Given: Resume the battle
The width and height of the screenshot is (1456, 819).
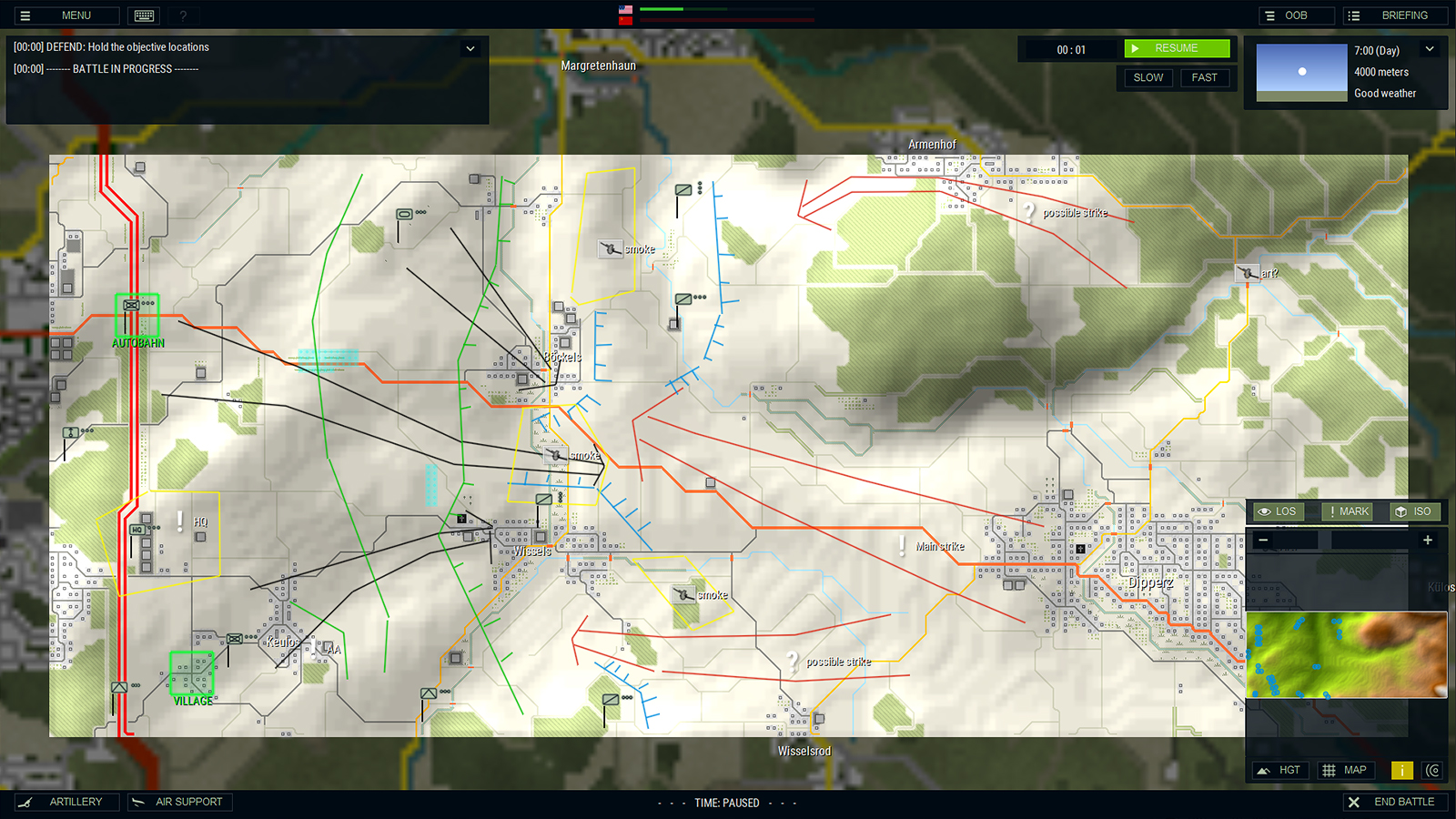Looking at the screenshot, I should [1177, 48].
